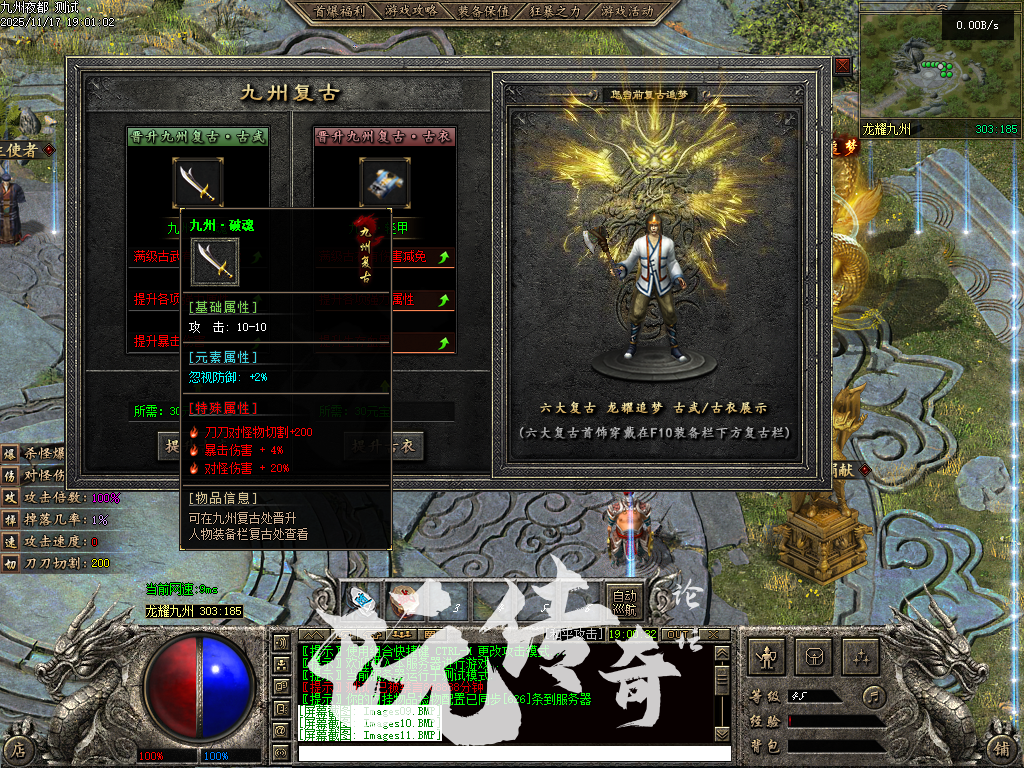This screenshot has height=768, width=1024.
Task: Use the blue scroll hotbar item
Action: coord(361,599)
